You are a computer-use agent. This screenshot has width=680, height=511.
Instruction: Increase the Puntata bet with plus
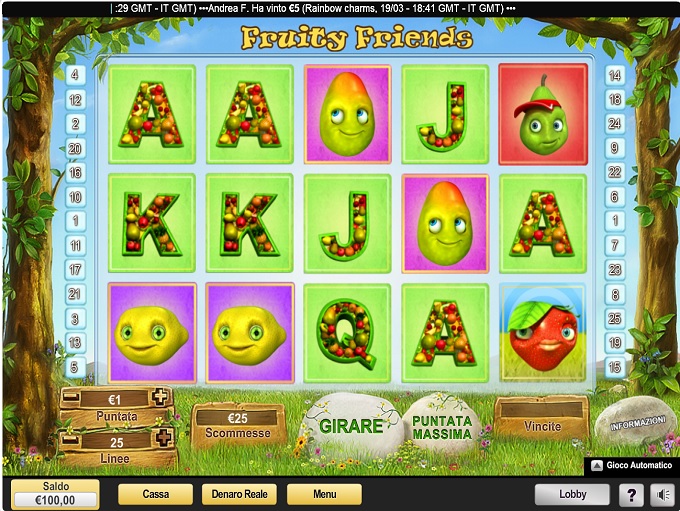(159, 397)
